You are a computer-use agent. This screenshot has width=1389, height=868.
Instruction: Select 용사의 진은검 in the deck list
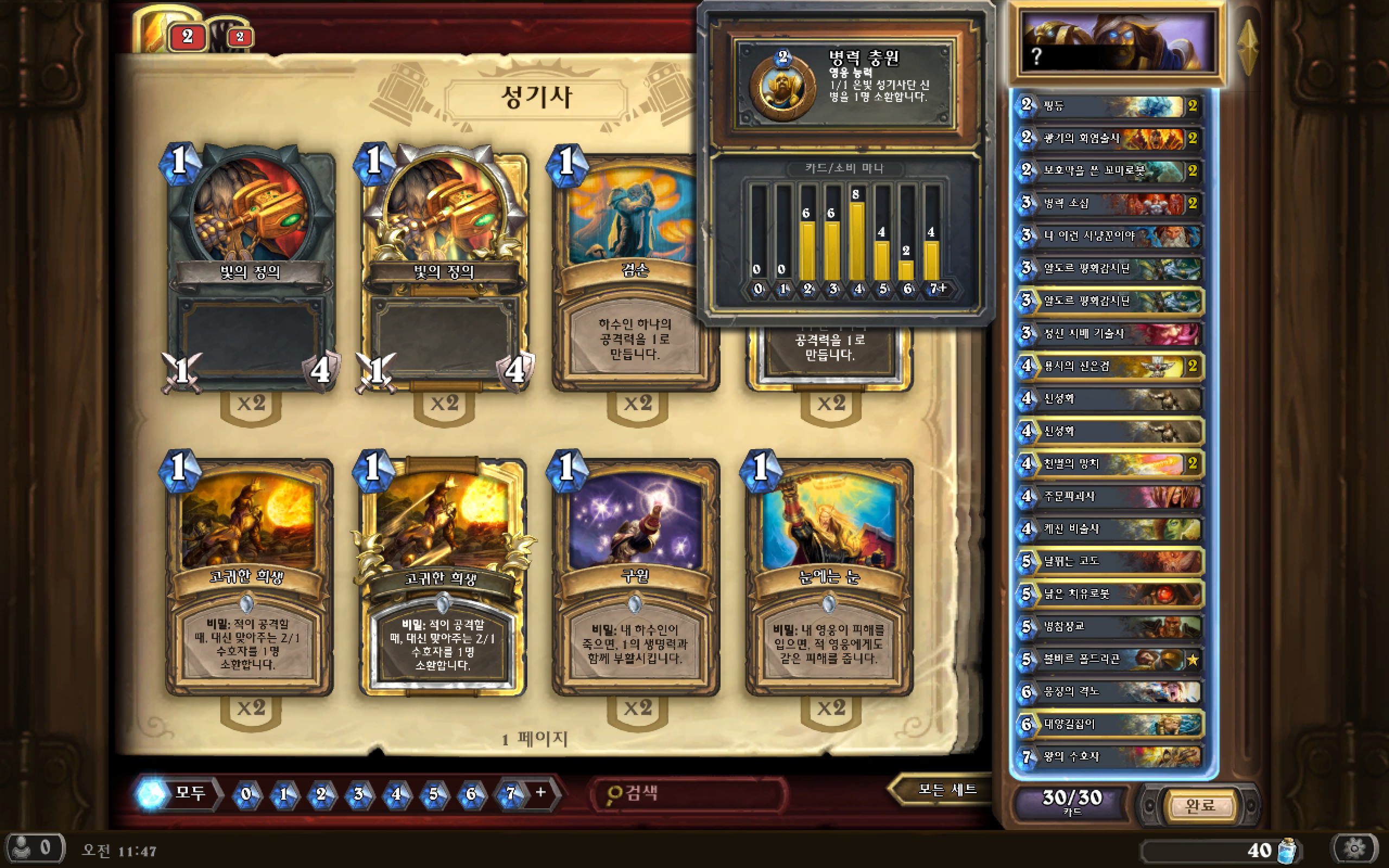tap(1109, 366)
